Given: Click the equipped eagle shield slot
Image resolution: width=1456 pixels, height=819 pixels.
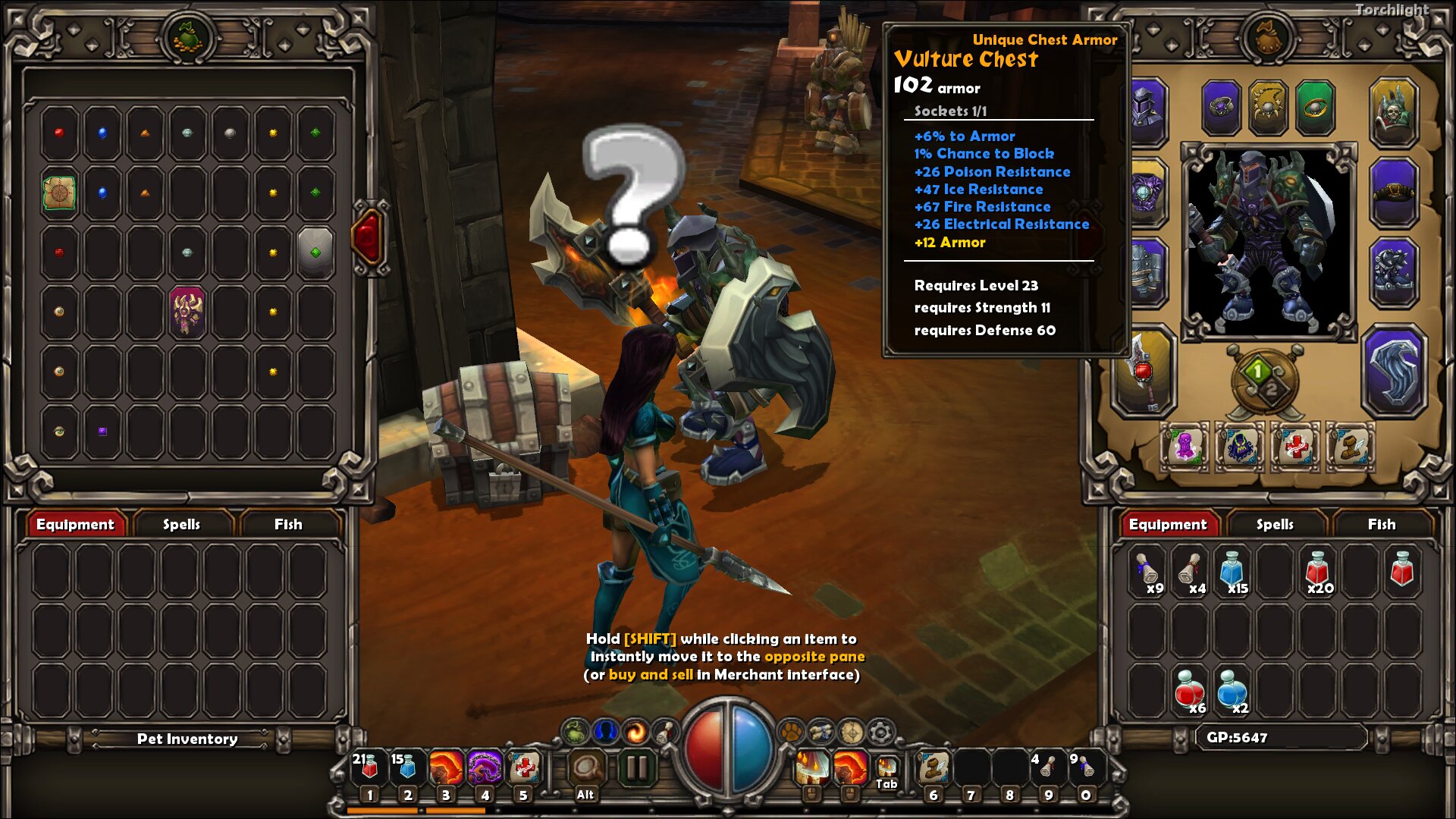Looking at the screenshot, I should point(1393,372).
